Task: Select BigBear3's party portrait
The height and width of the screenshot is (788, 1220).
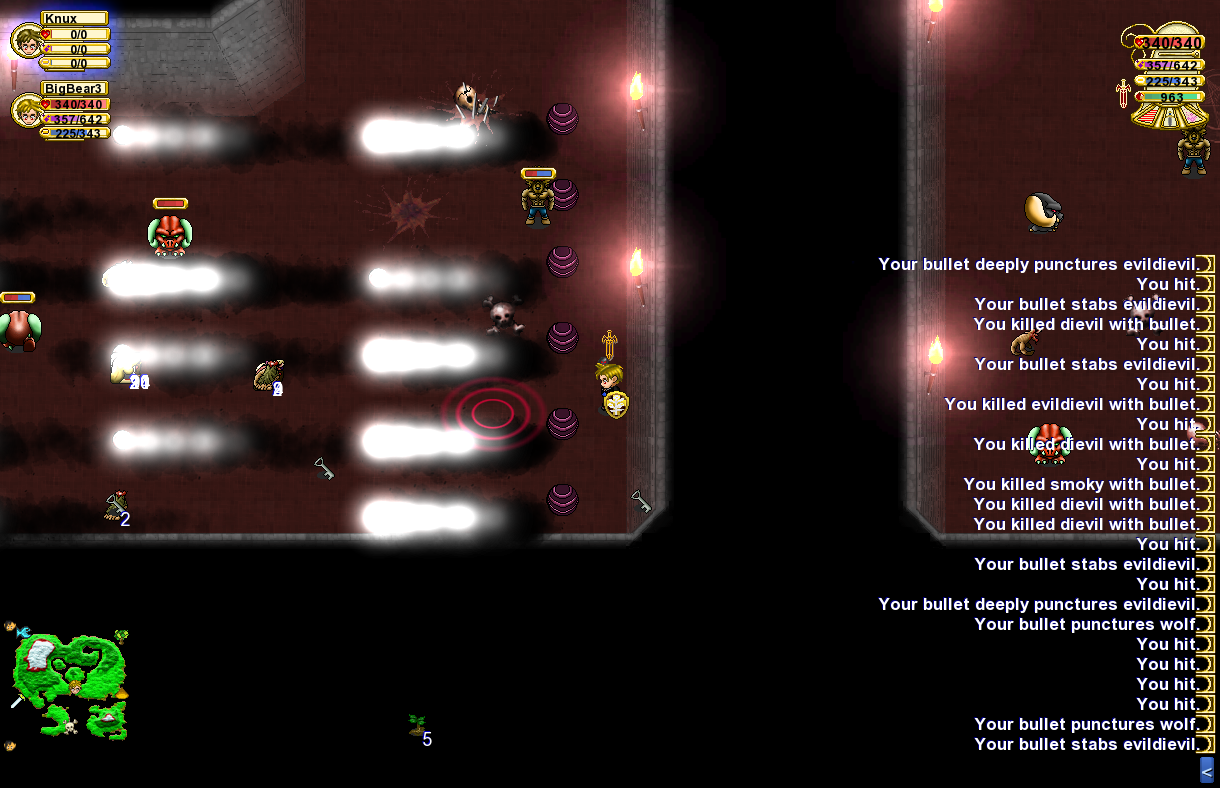Action: pos(25,110)
